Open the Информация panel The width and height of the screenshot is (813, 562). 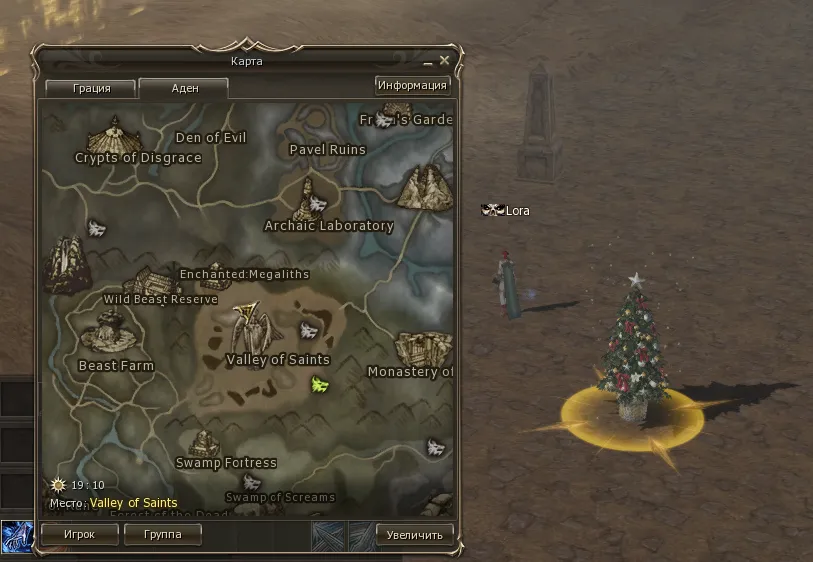(412, 85)
